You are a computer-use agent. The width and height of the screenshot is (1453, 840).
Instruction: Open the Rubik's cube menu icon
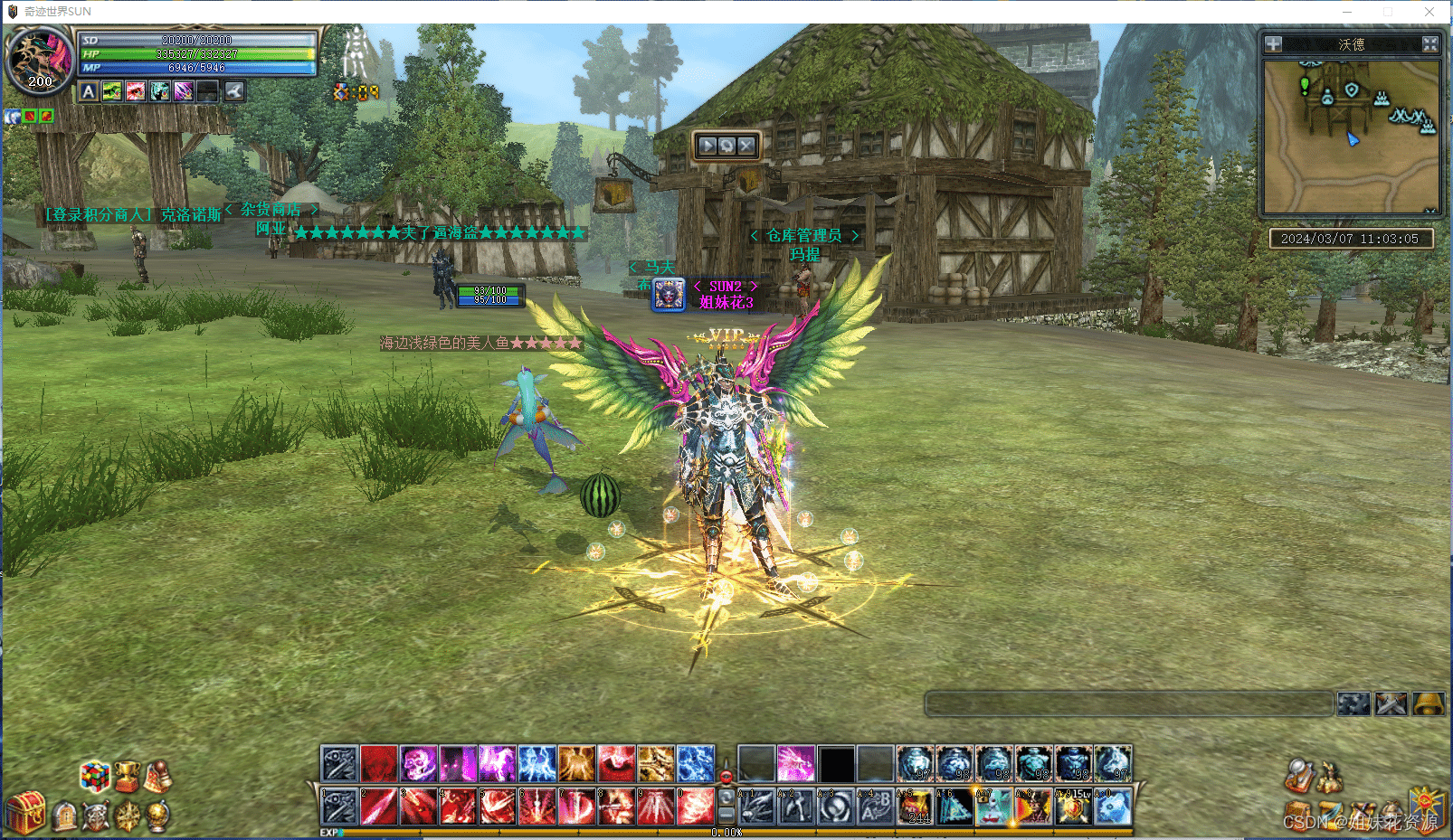[x=94, y=776]
